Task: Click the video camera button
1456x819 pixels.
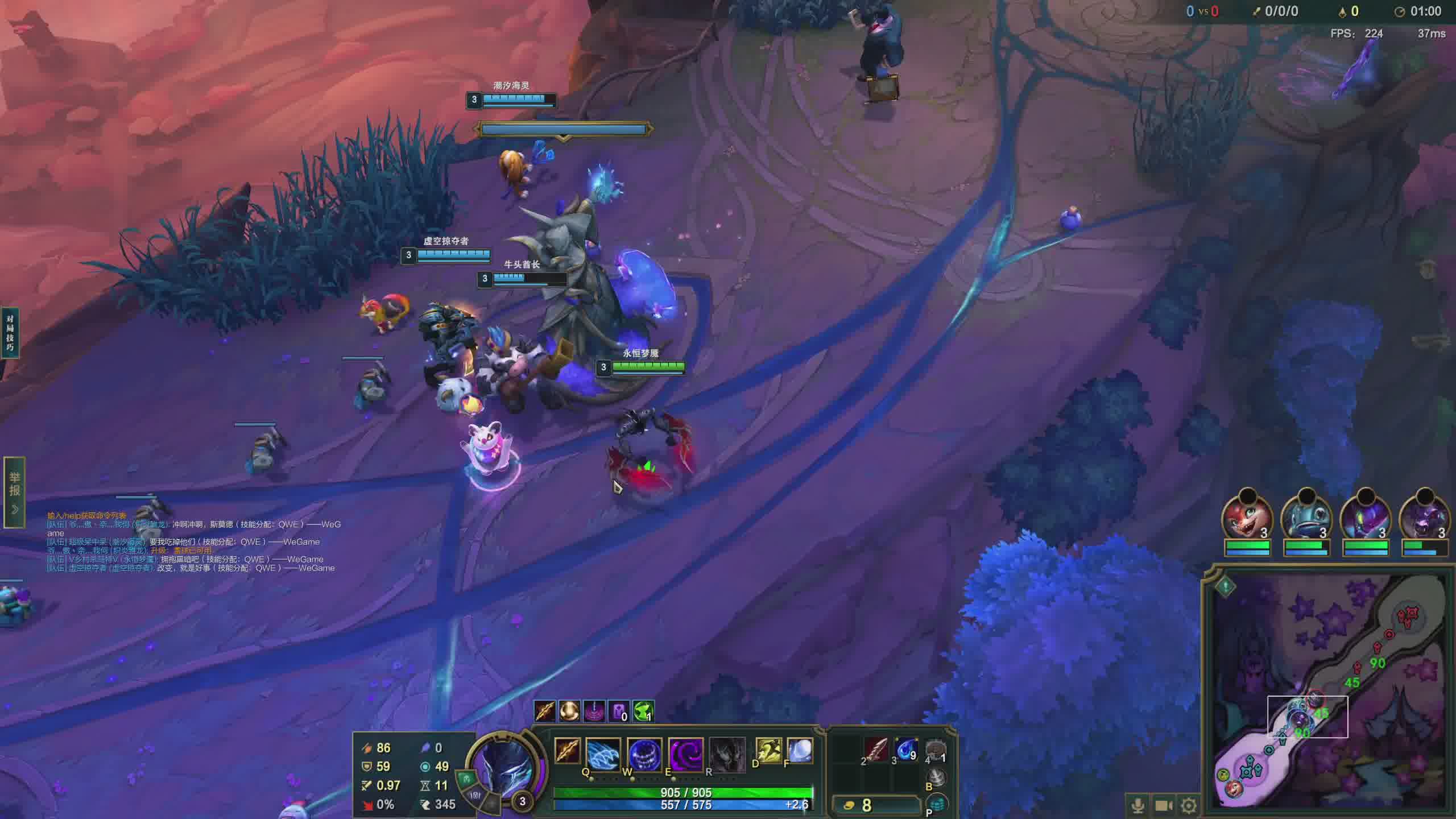Action: coord(1164,805)
